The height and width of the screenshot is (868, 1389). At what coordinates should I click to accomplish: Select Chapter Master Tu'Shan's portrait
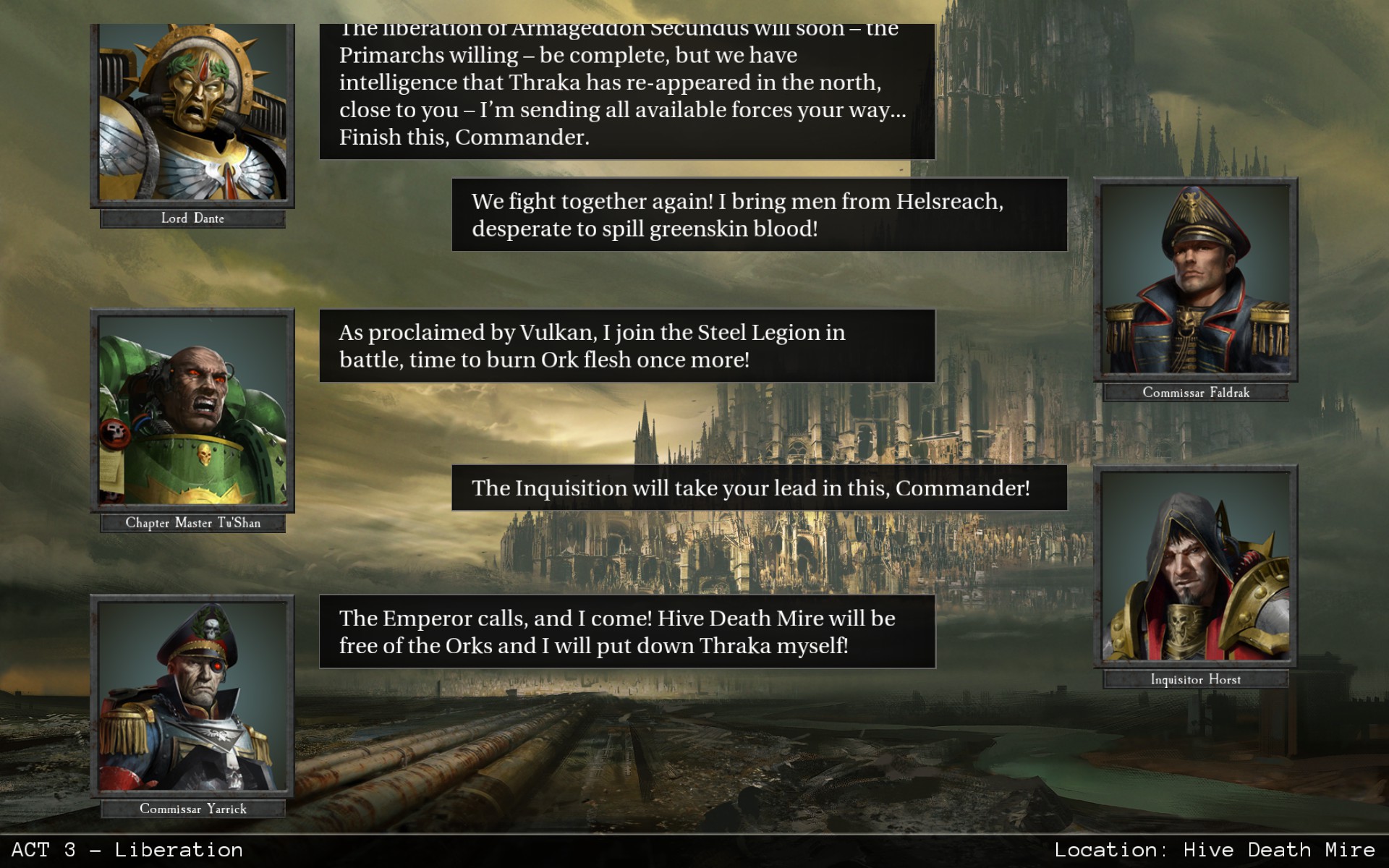click(x=191, y=412)
